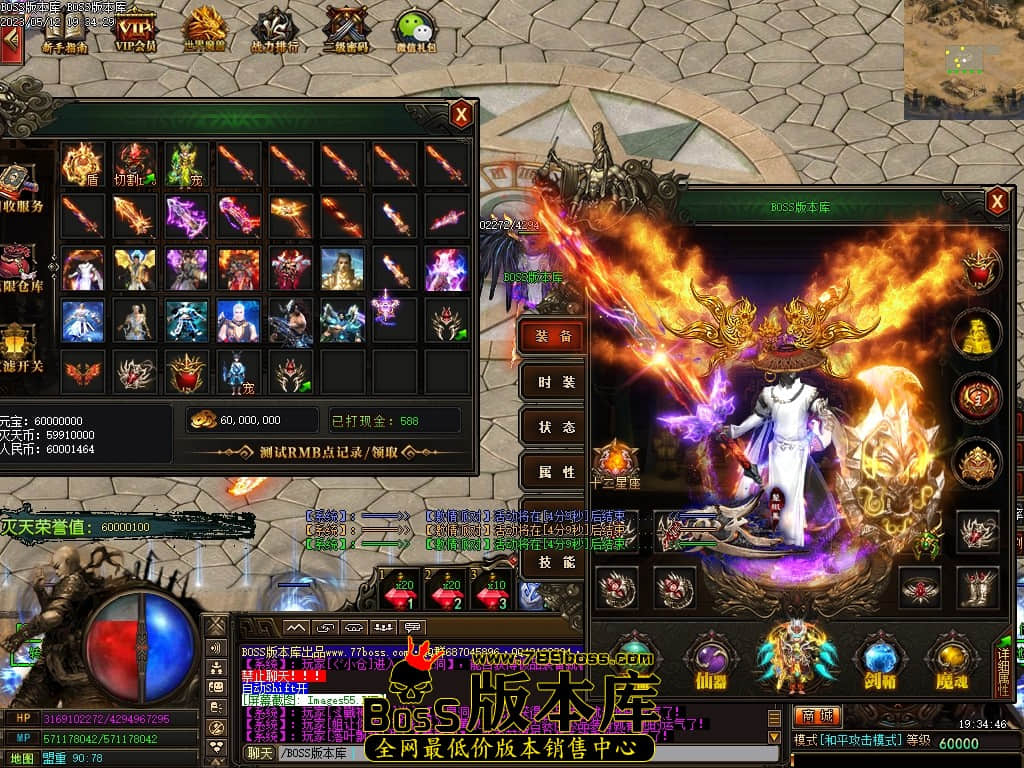Close the character equipment panel
This screenshot has width=1024, height=768.
point(997,202)
